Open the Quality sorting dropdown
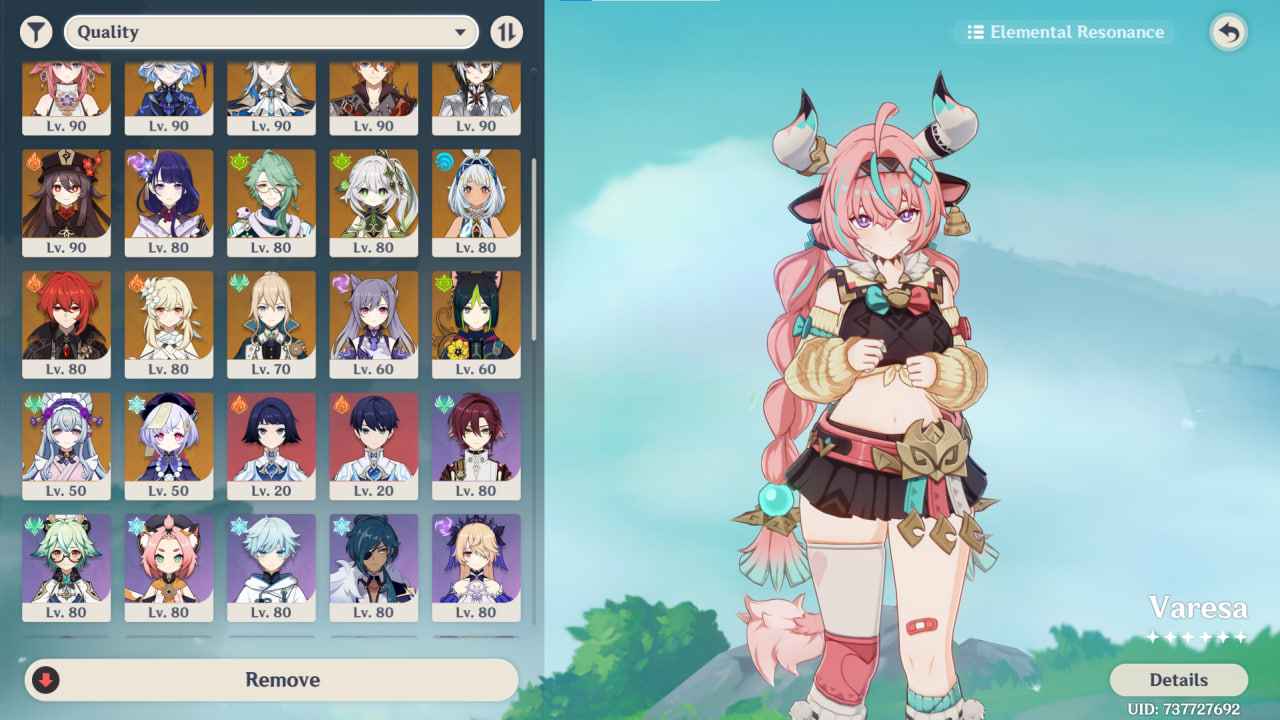 [270, 31]
